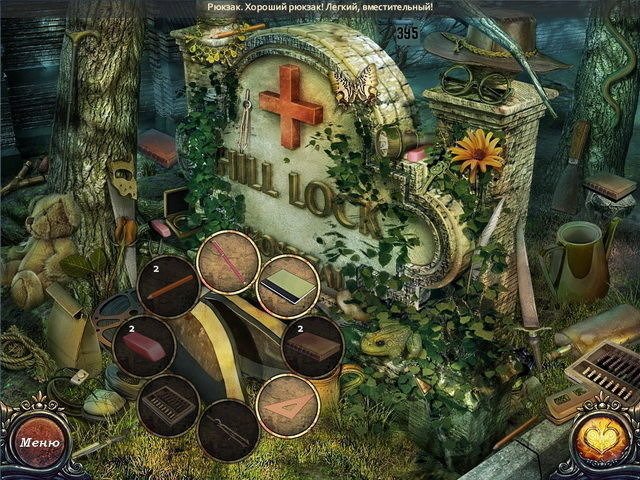The width and height of the screenshot is (640, 480).
Task: Select the triangle ruler item circle
Action: 288,404
